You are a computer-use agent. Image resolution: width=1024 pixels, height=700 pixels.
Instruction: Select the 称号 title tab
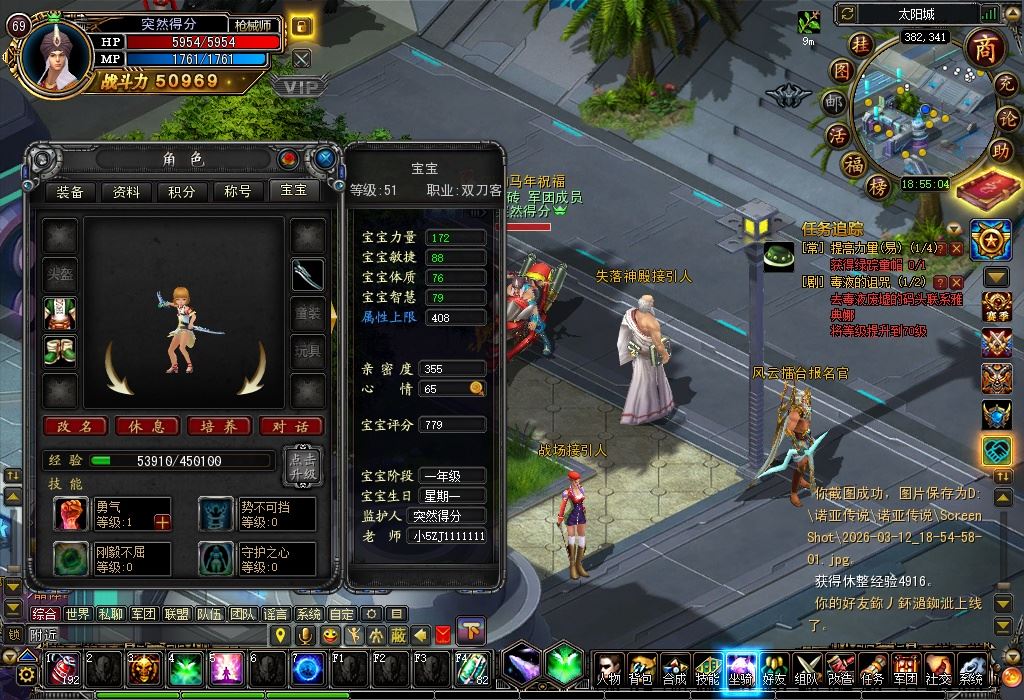[237, 192]
